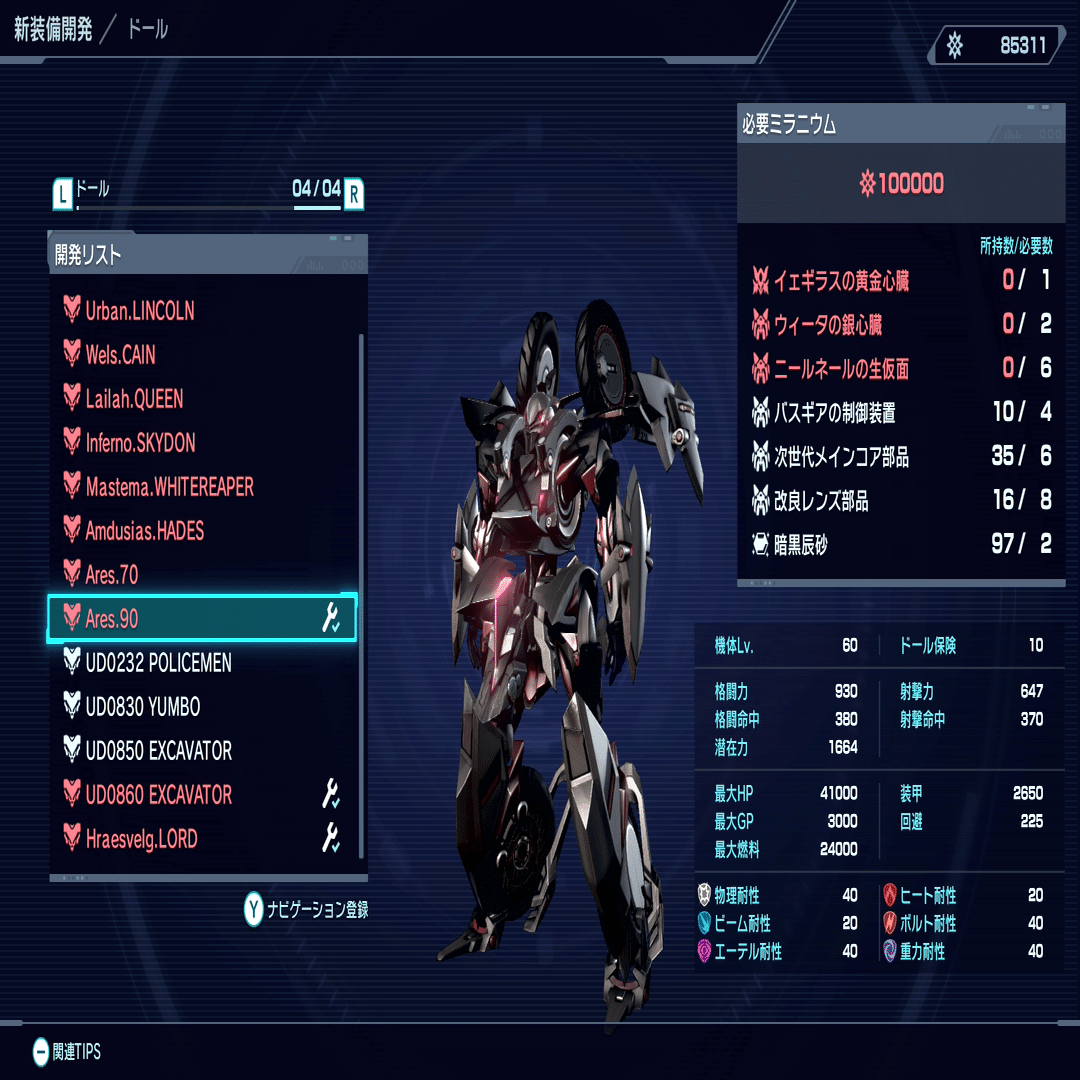Select Lailah.QUEEN in the list
This screenshot has width=1080, height=1080.
[x=134, y=399]
